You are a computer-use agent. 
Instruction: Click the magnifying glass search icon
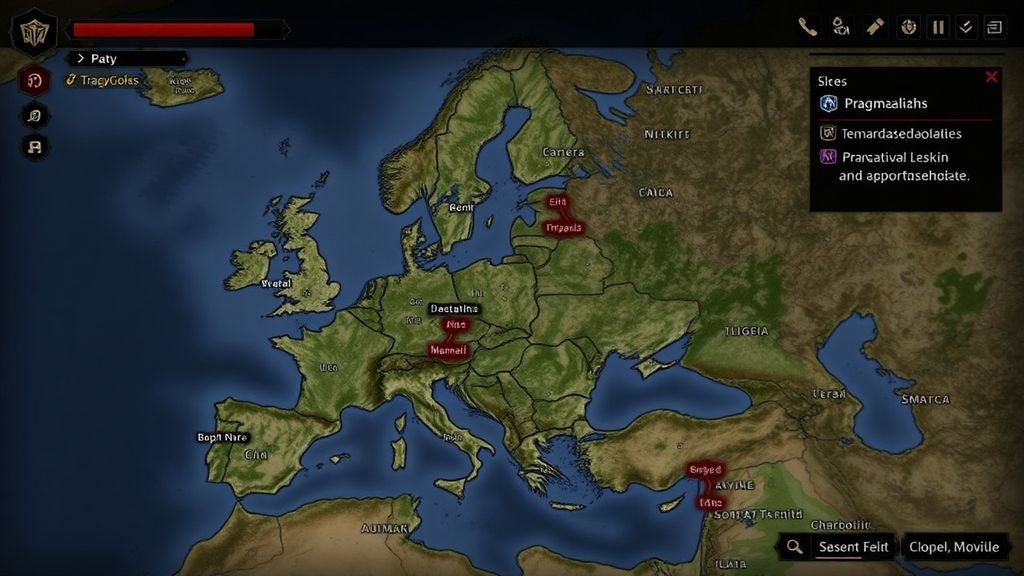[x=794, y=546]
